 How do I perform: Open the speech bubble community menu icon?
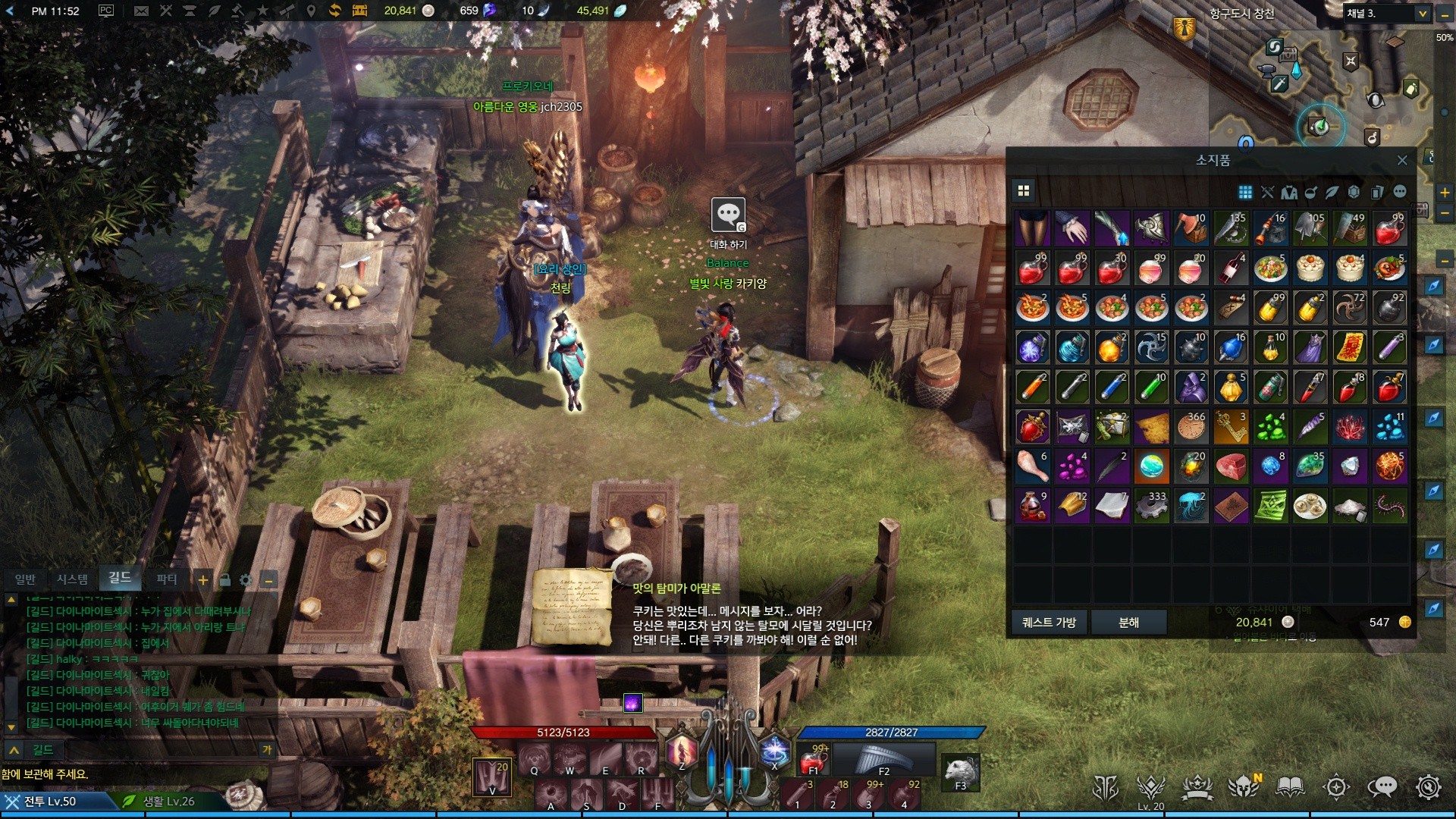pyautogui.click(x=1382, y=787)
